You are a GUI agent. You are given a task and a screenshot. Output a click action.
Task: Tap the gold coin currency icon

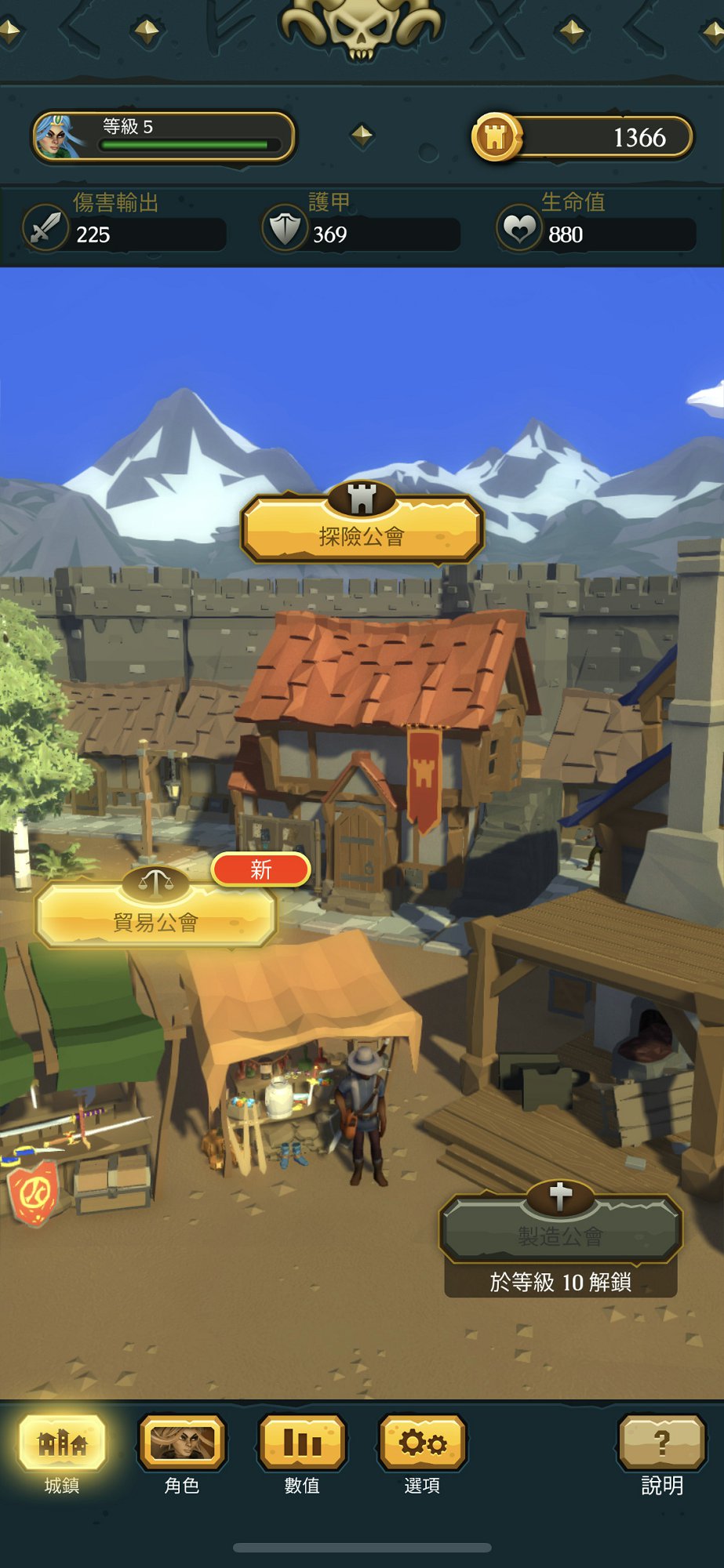[496, 137]
